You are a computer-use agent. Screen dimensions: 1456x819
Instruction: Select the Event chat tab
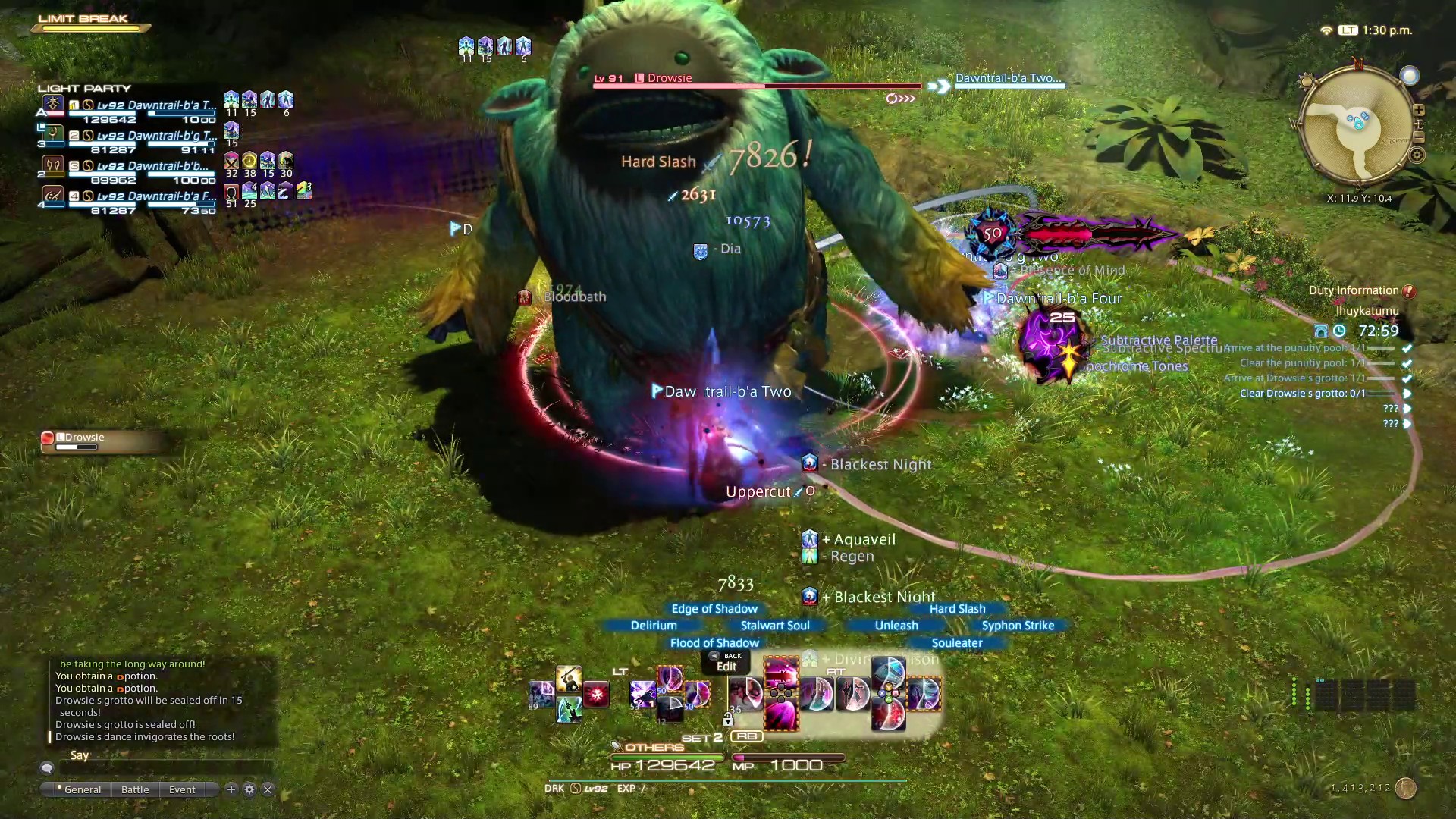182,789
